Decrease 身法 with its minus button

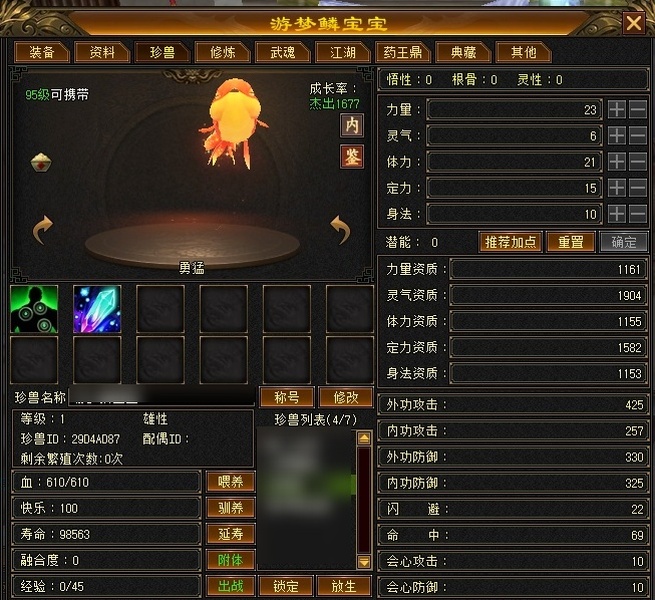[x=637, y=213]
